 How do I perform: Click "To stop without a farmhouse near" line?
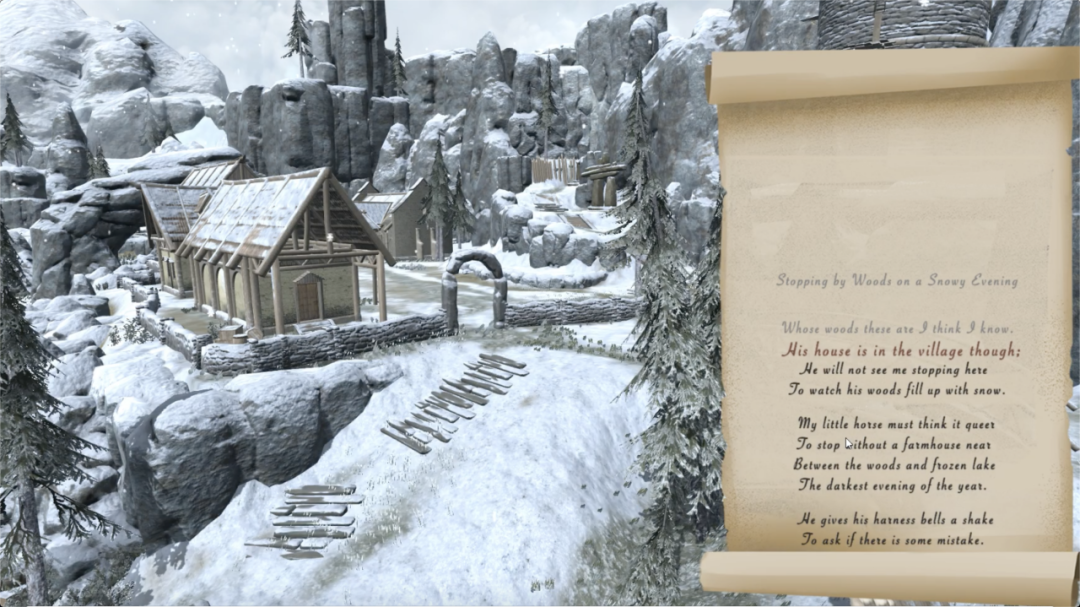pyautogui.click(x=894, y=444)
